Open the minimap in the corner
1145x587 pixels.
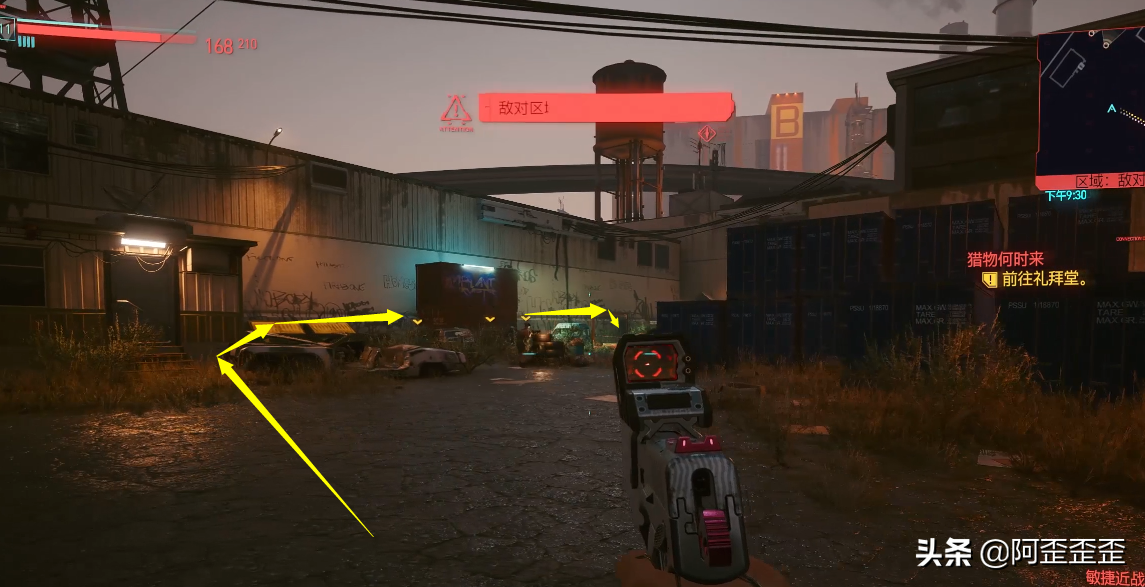coord(1091,105)
